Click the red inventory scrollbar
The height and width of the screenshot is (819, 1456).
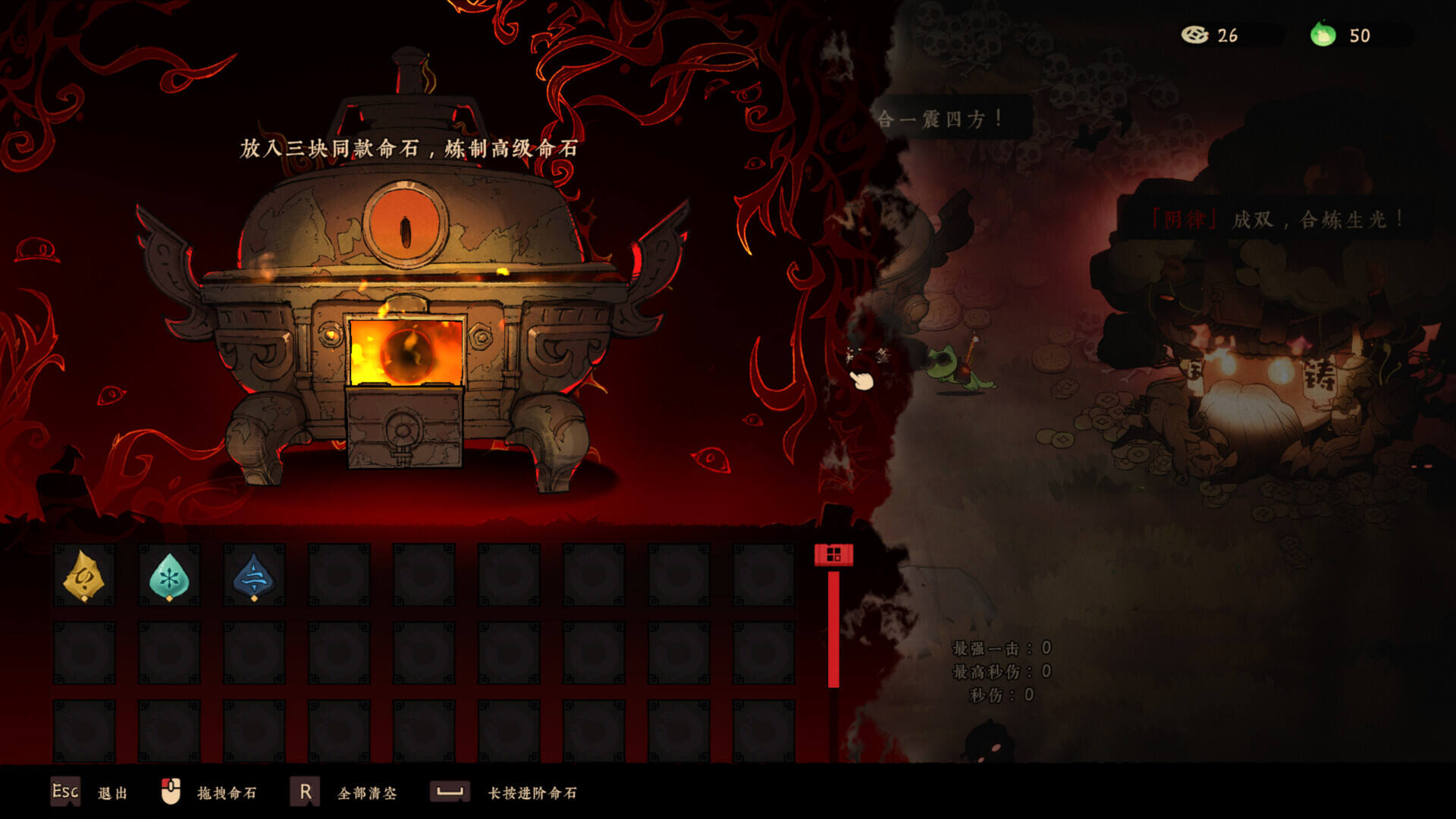[833, 629]
